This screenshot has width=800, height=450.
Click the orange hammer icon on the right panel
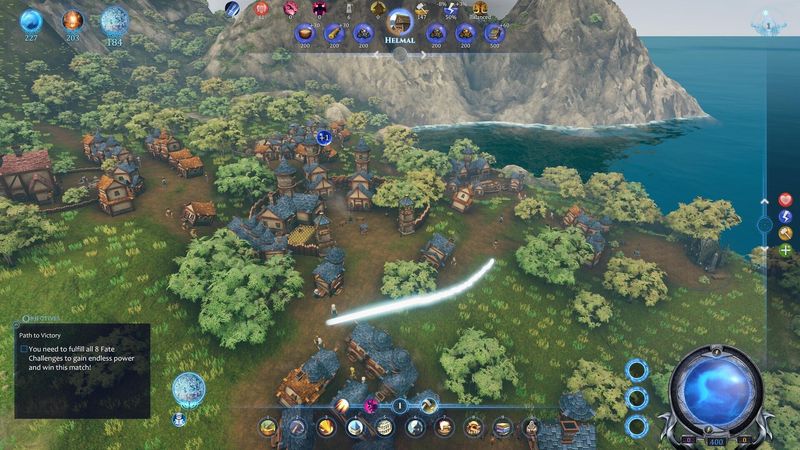tap(786, 232)
